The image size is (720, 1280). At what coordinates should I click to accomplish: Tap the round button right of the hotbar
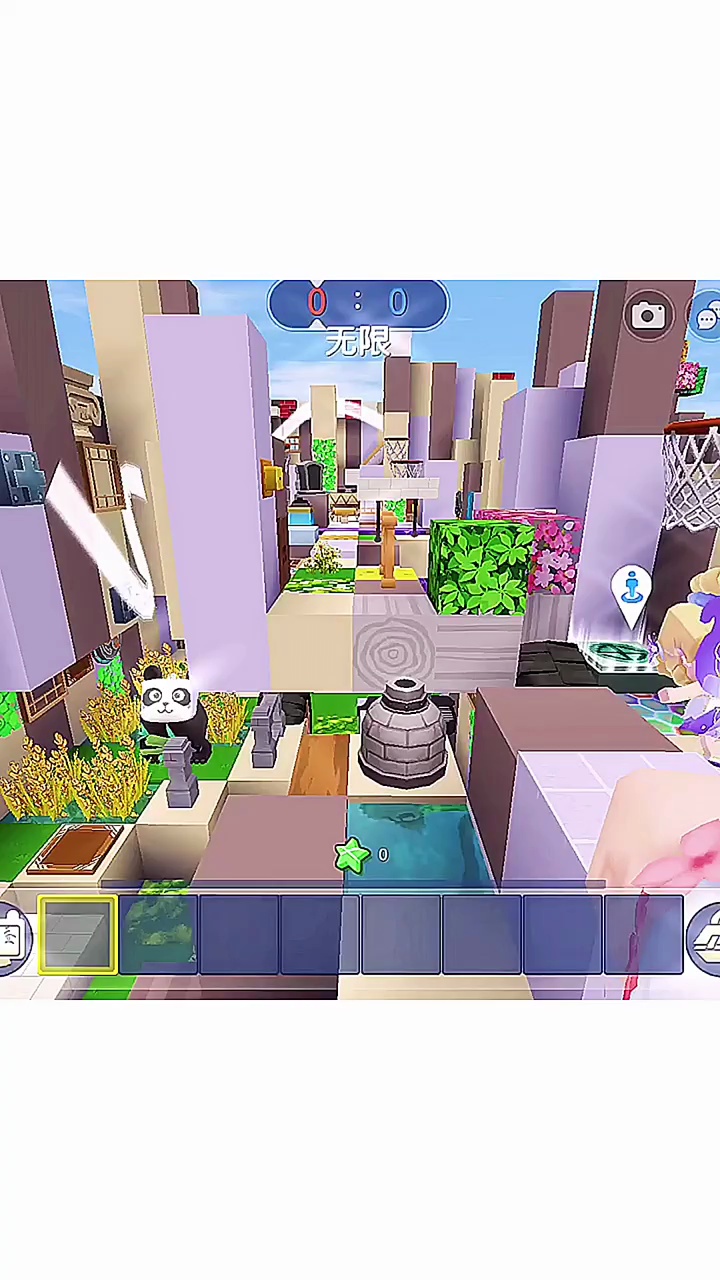[706, 936]
